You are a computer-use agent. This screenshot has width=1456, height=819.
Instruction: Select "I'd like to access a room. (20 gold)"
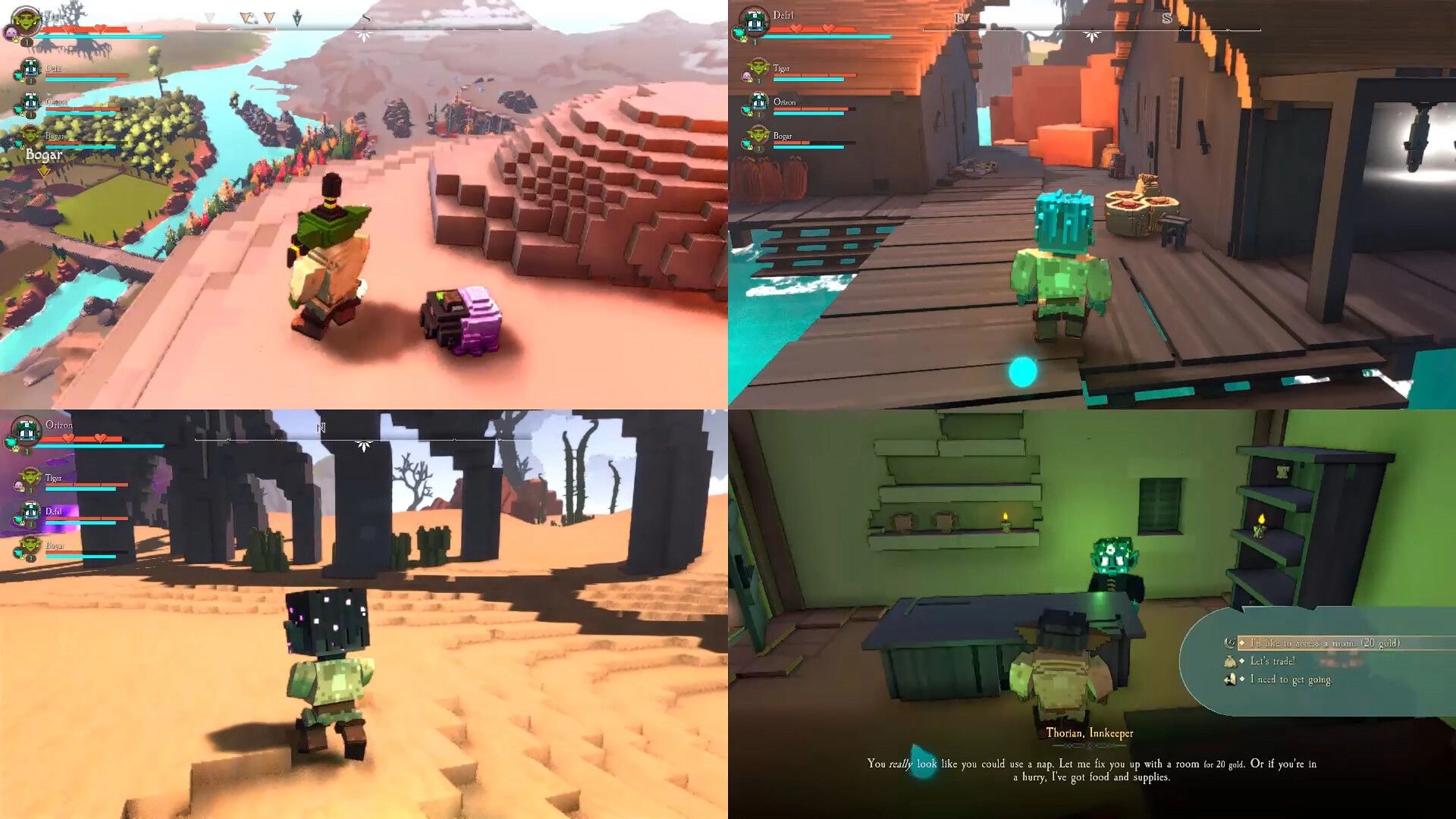point(1319,642)
